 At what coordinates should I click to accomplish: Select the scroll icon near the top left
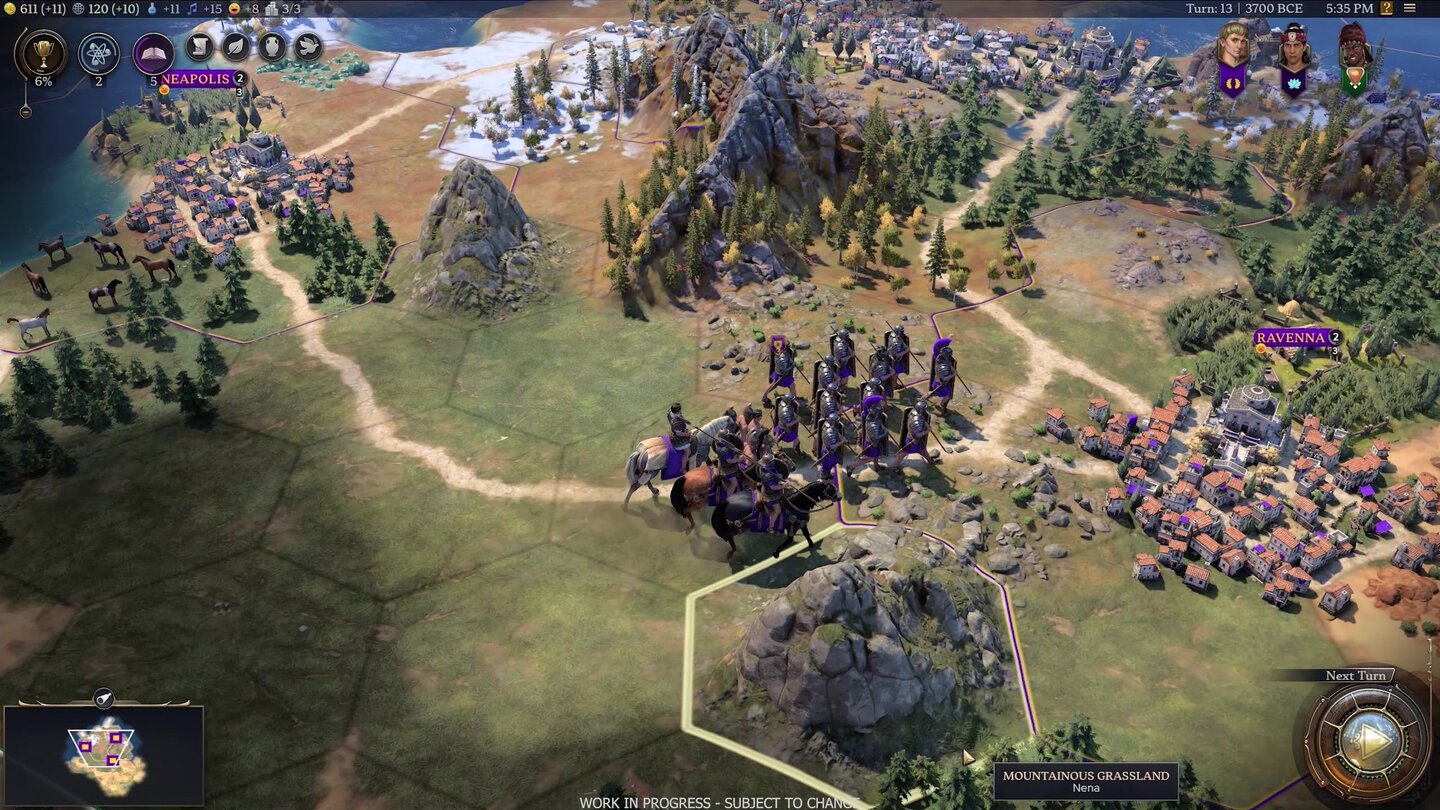(198, 46)
